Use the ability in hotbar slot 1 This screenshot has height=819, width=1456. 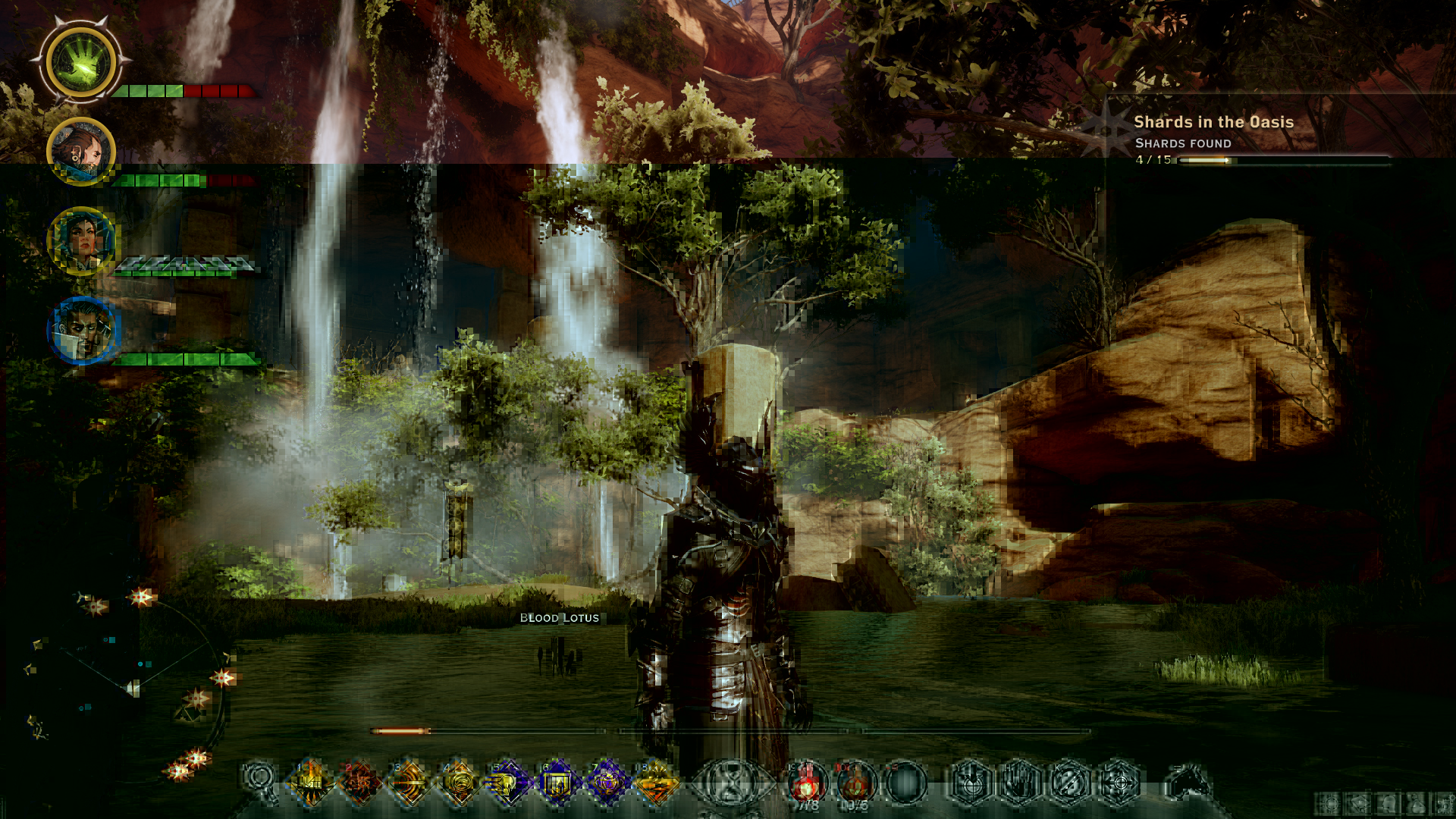pos(311,781)
